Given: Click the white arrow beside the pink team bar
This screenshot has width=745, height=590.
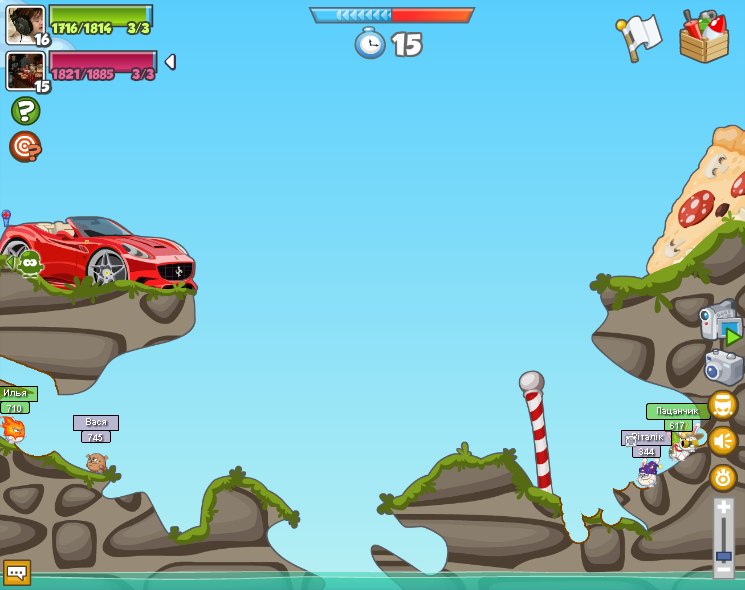Looking at the screenshot, I should tap(170, 62).
